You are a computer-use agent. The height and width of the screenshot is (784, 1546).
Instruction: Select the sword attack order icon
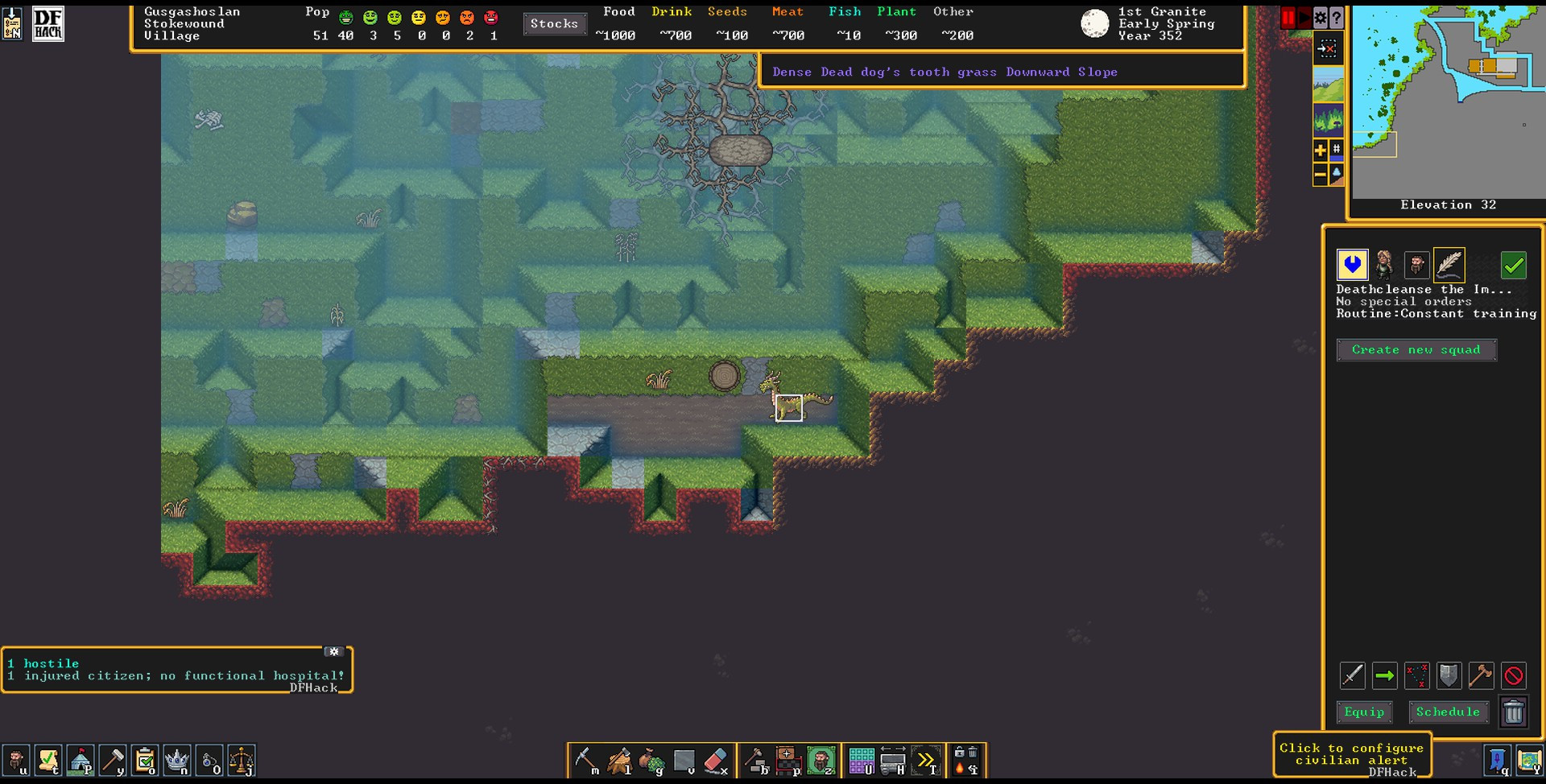tap(1353, 676)
